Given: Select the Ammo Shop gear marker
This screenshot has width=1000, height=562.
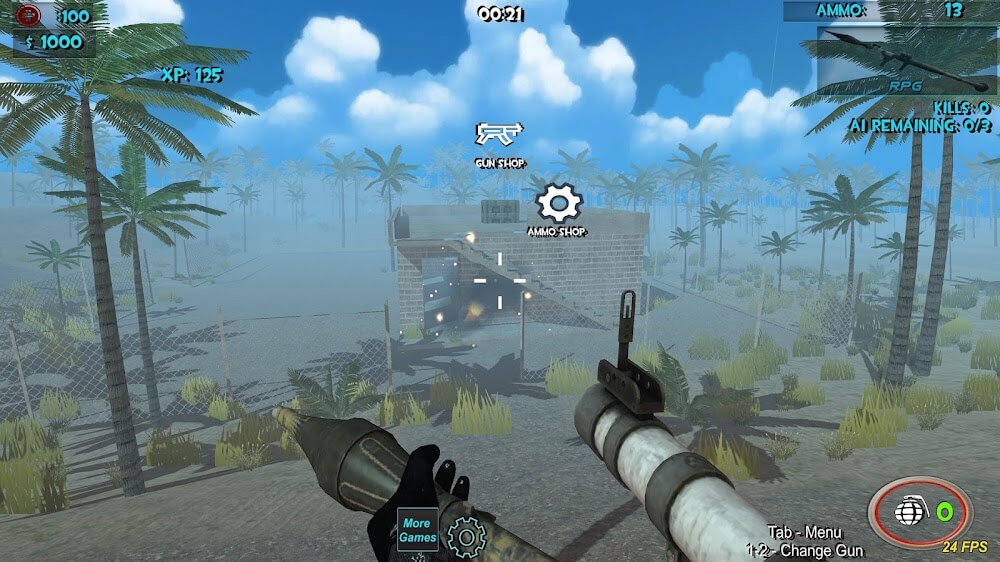Looking at the screenshot, I should (558, 203).
